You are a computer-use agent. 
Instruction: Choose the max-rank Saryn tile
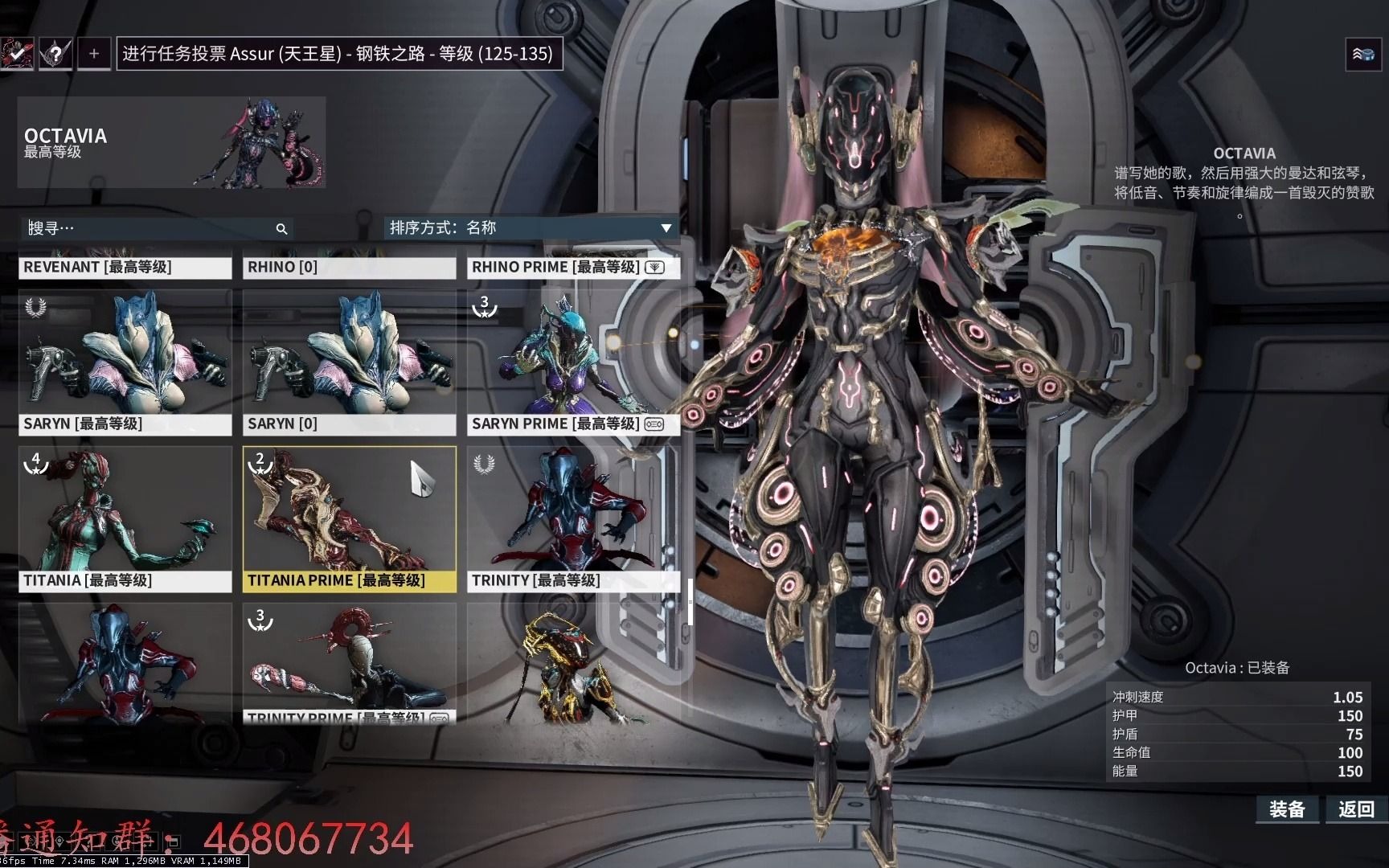pyautogui.click(x=125, y=362)
